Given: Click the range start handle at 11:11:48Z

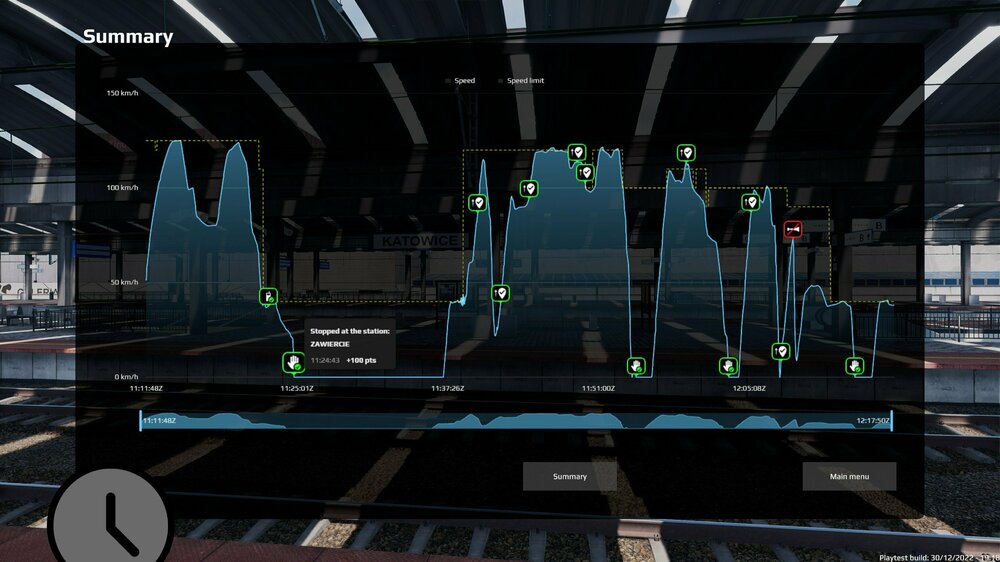Looking at the screenshot, I should pos(141,421).
